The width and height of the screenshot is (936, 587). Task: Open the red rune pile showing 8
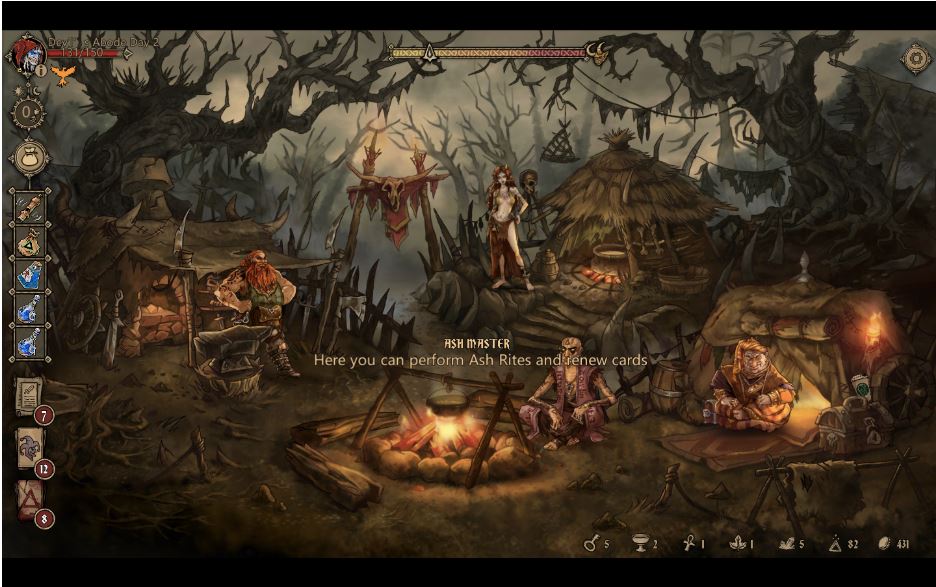pyautogui.click(x=29, y=500)
